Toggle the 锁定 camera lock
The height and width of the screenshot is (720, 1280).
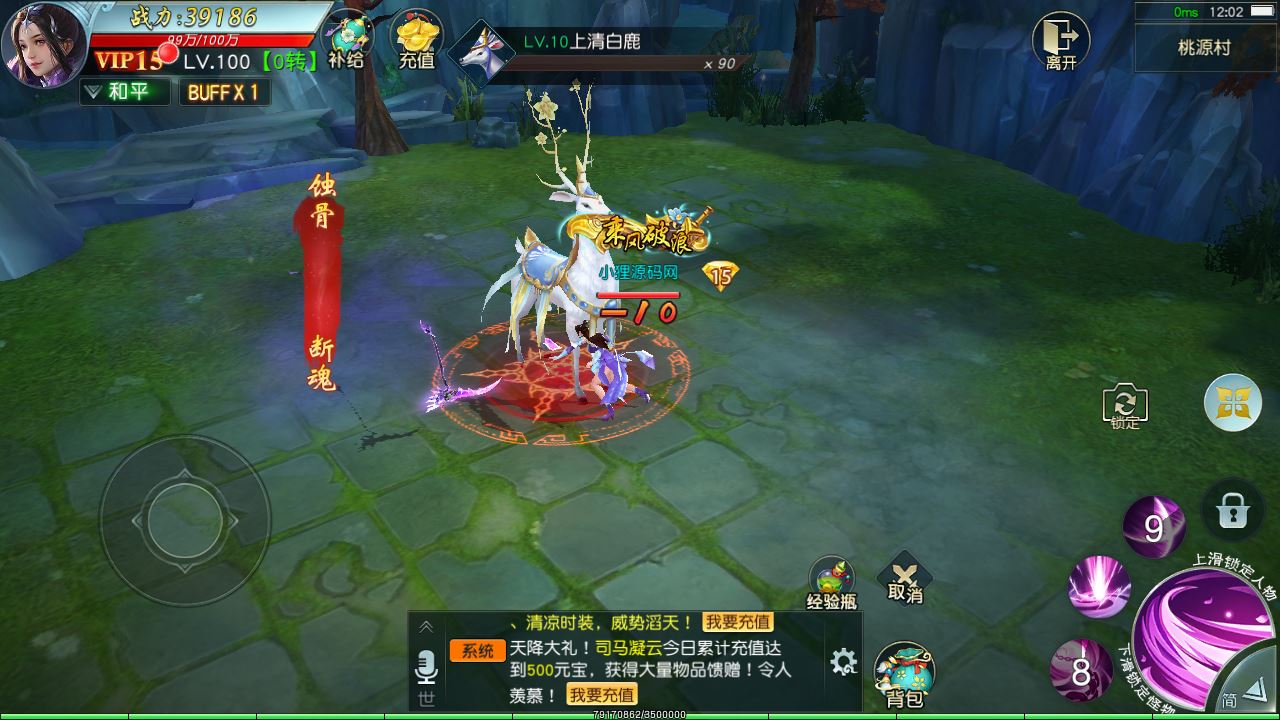(1124, 407)
